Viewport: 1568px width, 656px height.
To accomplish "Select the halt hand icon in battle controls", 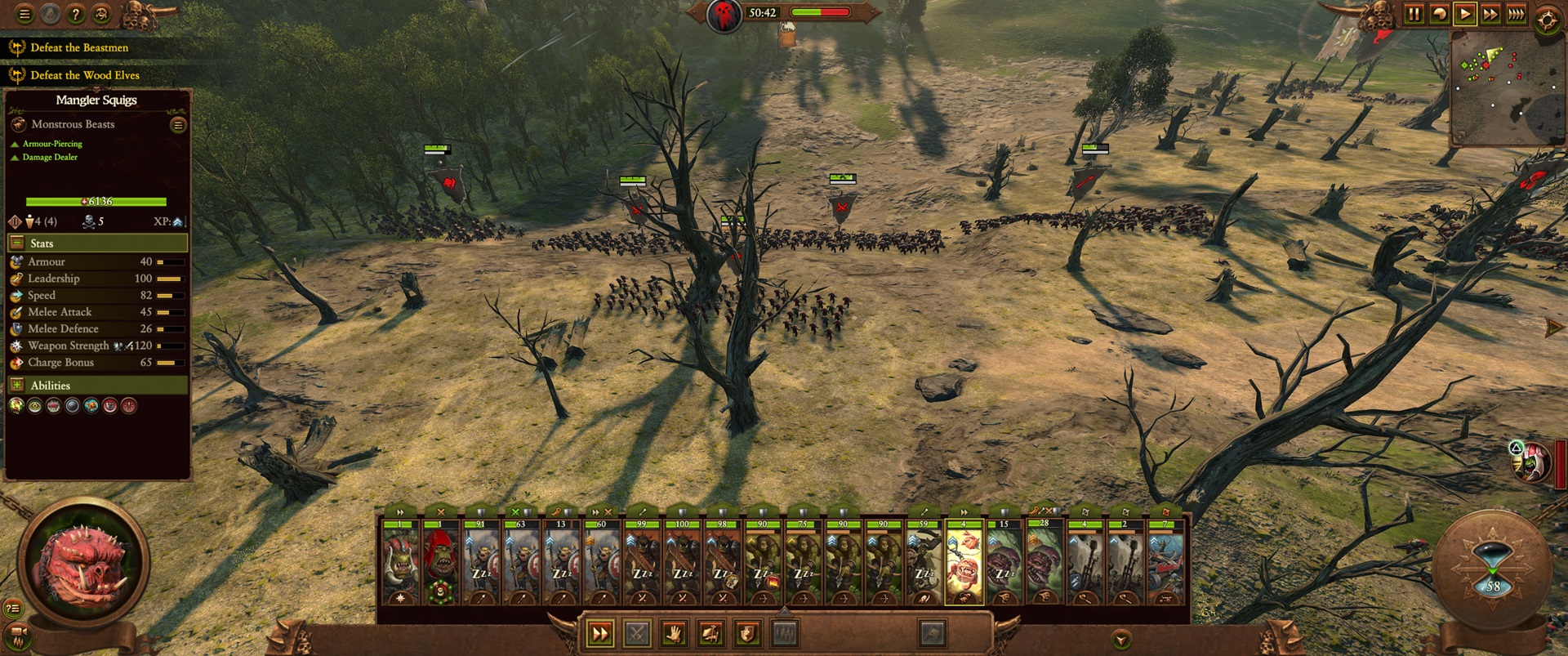I will [674, 633].
